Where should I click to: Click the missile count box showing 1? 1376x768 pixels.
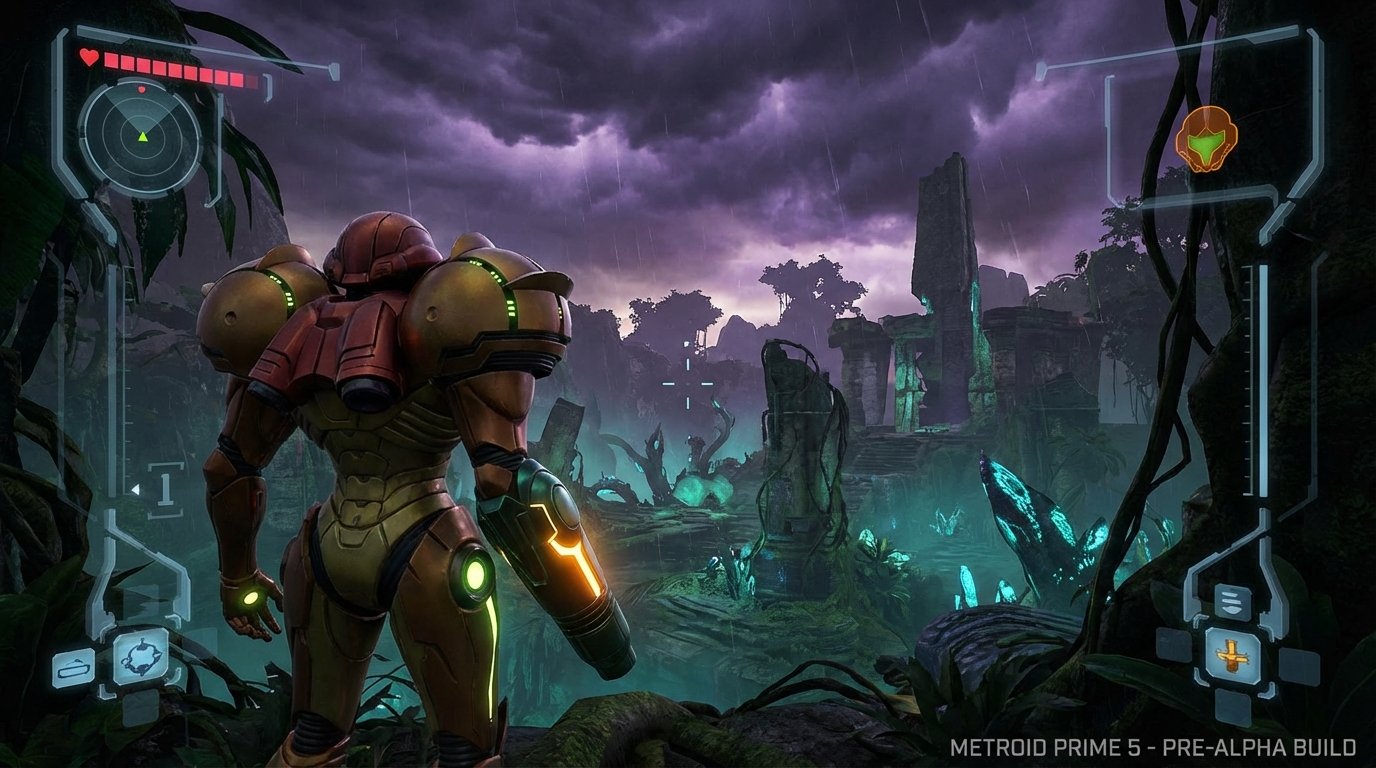(165, 487)
